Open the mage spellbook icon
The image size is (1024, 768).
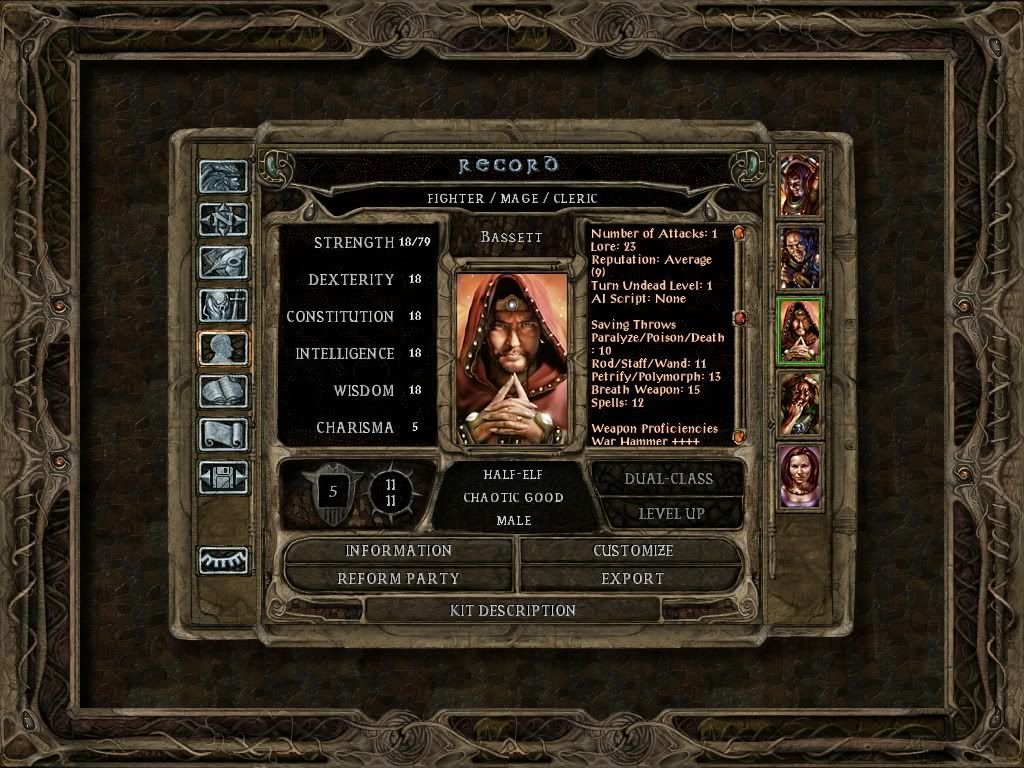[223, 390]
